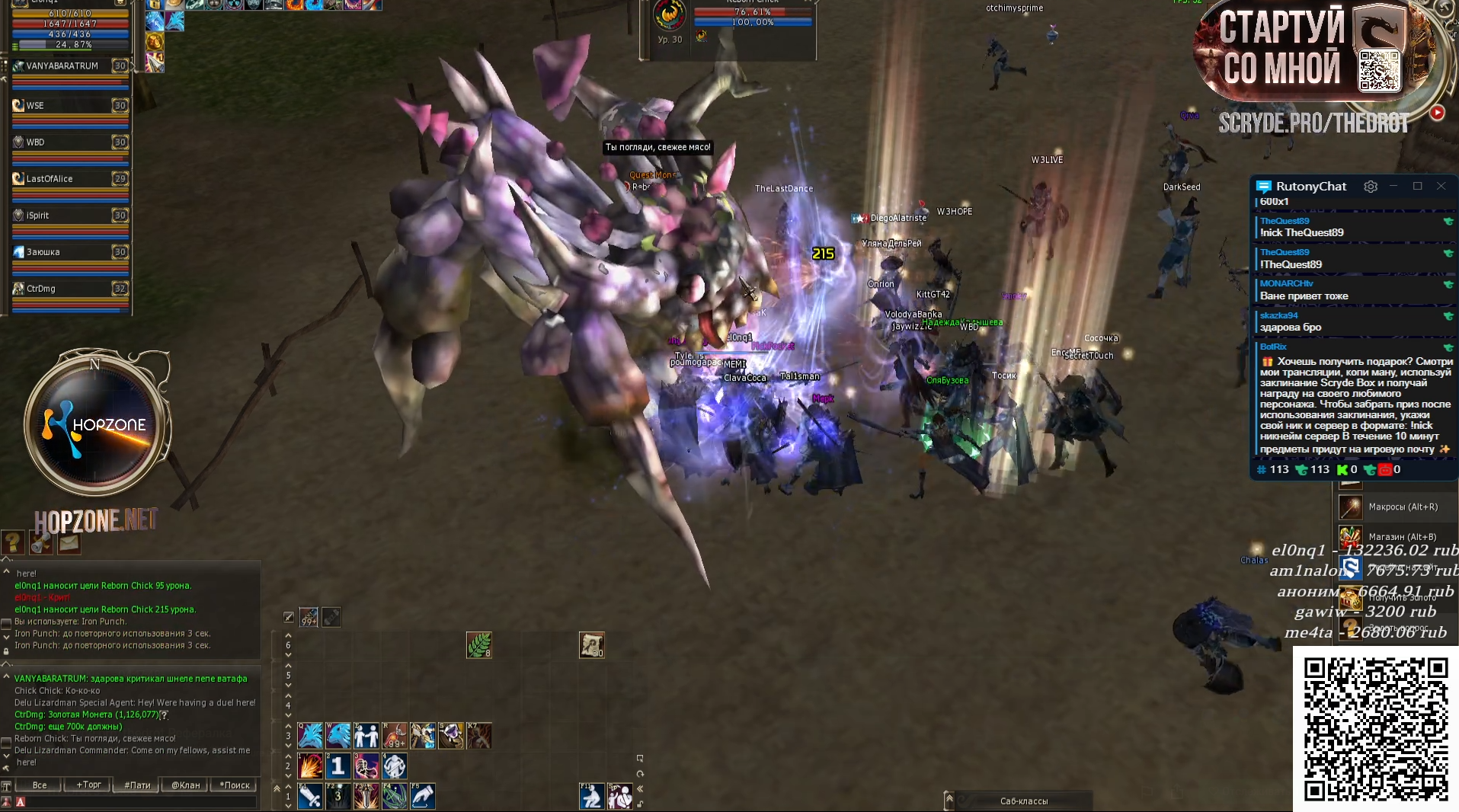Open the mail envelope icon
This screenshot has width=1459, height=812.
point(69,542)
